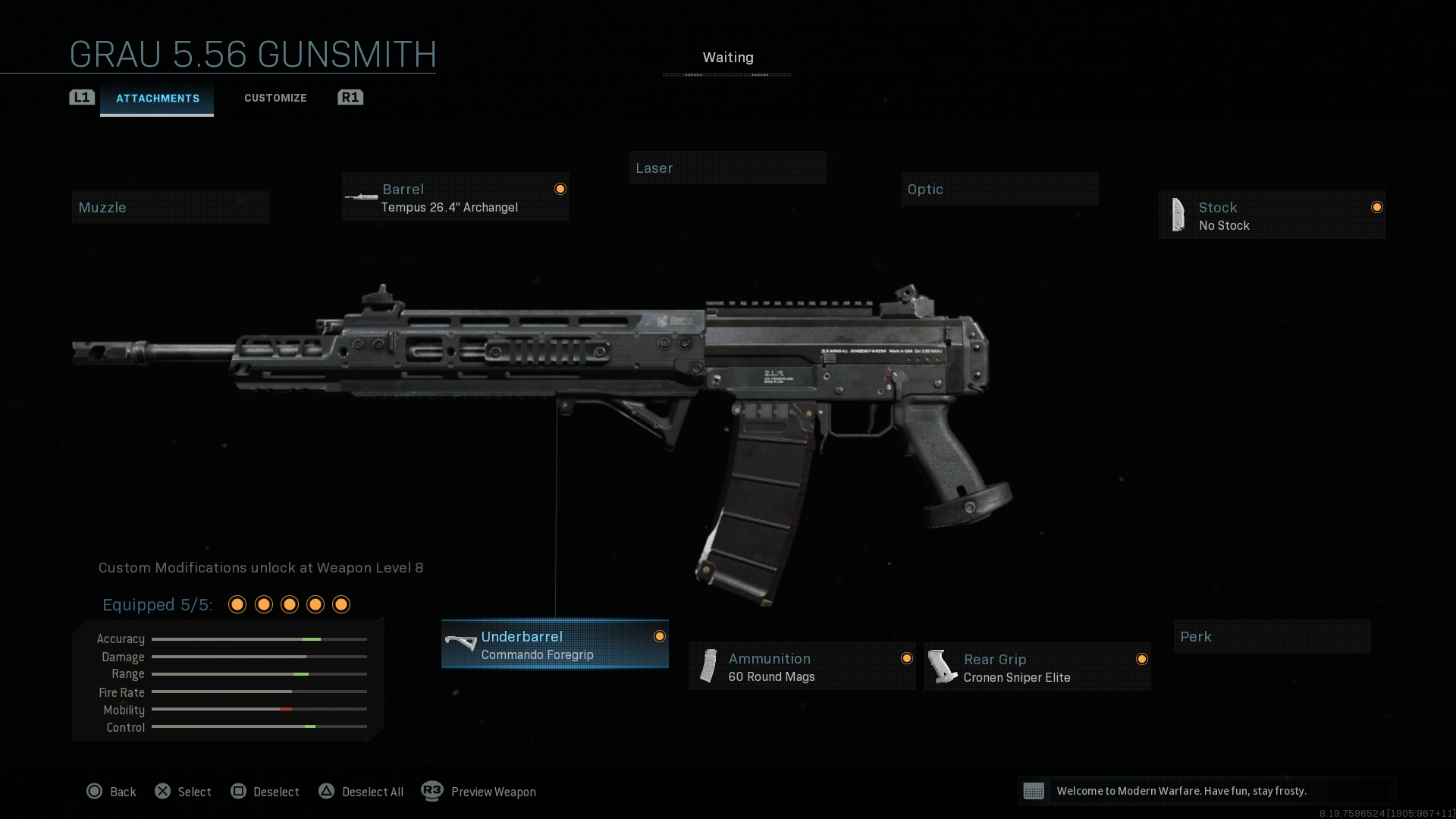Open the Laser attachment slot
This screenshot has height=819, width=1456.
click(727, 168)
